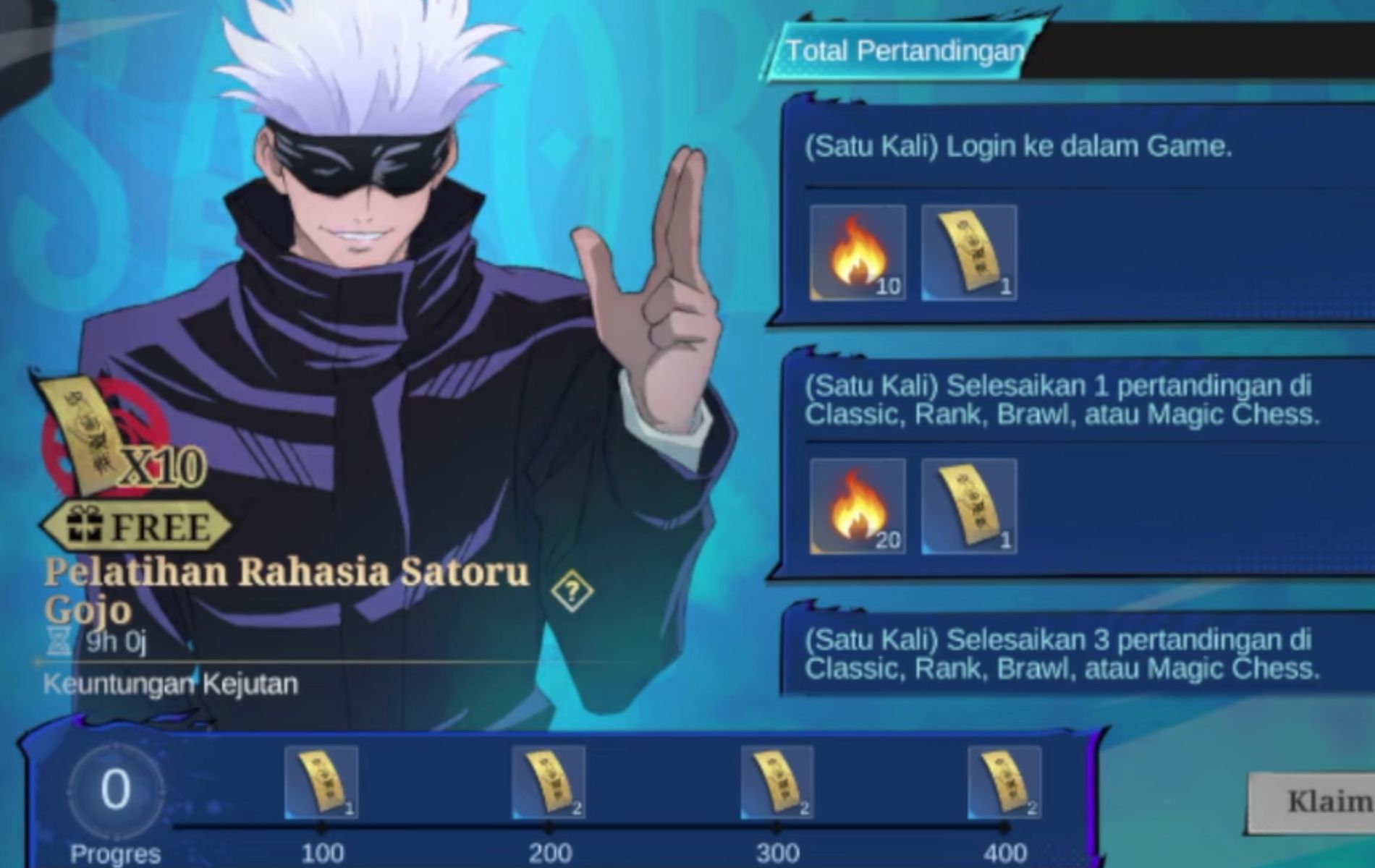The width and height of the screenshot is (1375, 868).
Task: Open the question mark info icon
Action: [x=572, y=592]
